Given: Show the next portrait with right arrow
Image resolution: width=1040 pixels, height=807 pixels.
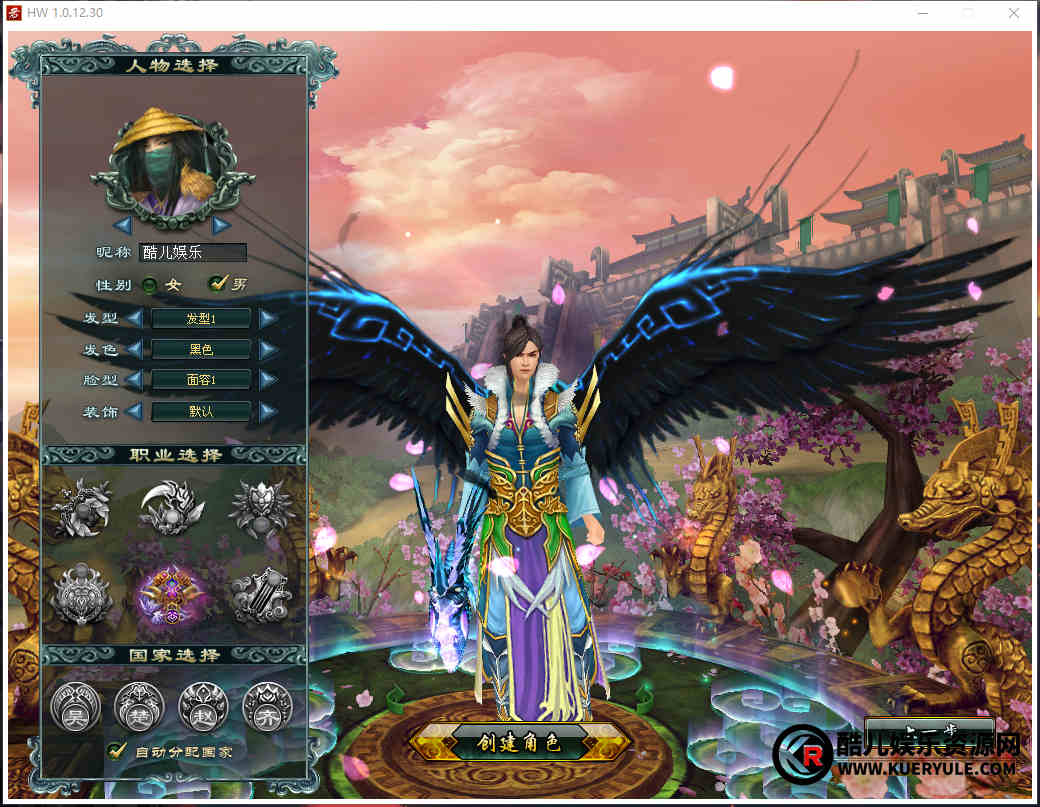Looking at the screenshot, I should pyautogui.click(x=221, y=225).
